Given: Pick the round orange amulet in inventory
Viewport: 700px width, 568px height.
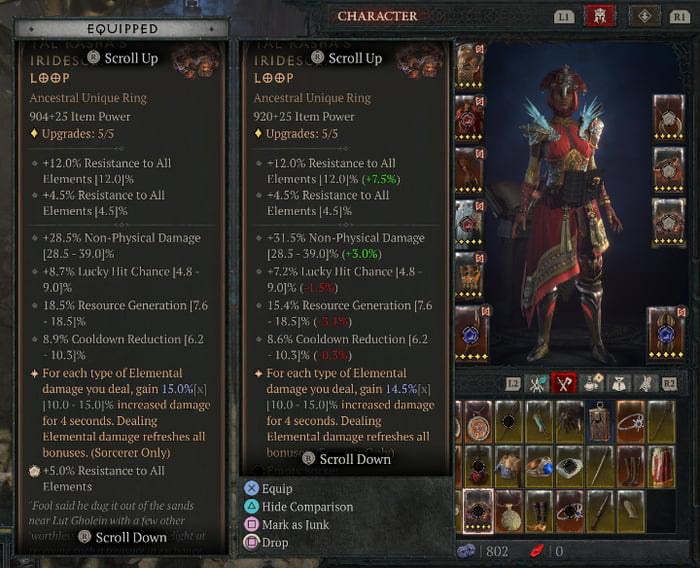Looking at the screenshot, I should coord(478,422).
